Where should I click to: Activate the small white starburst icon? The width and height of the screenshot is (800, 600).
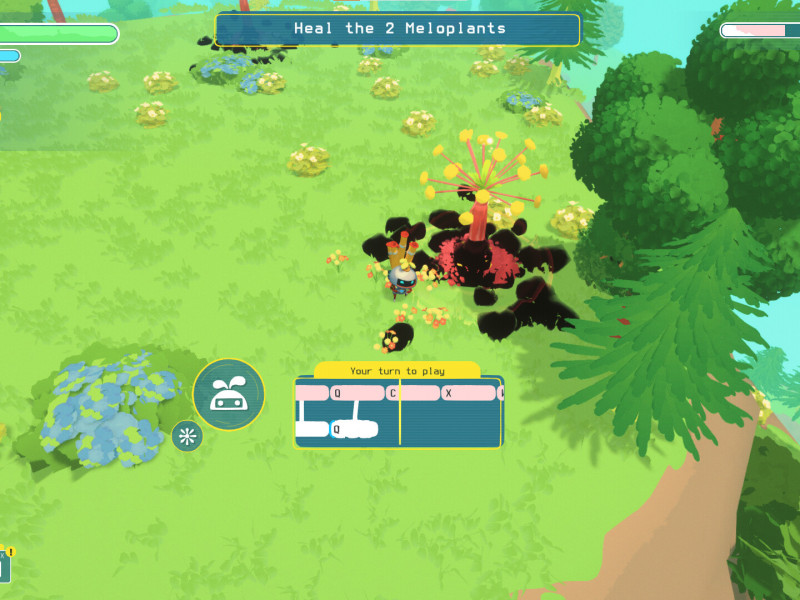pyautogui.click(x=187, y=436)
